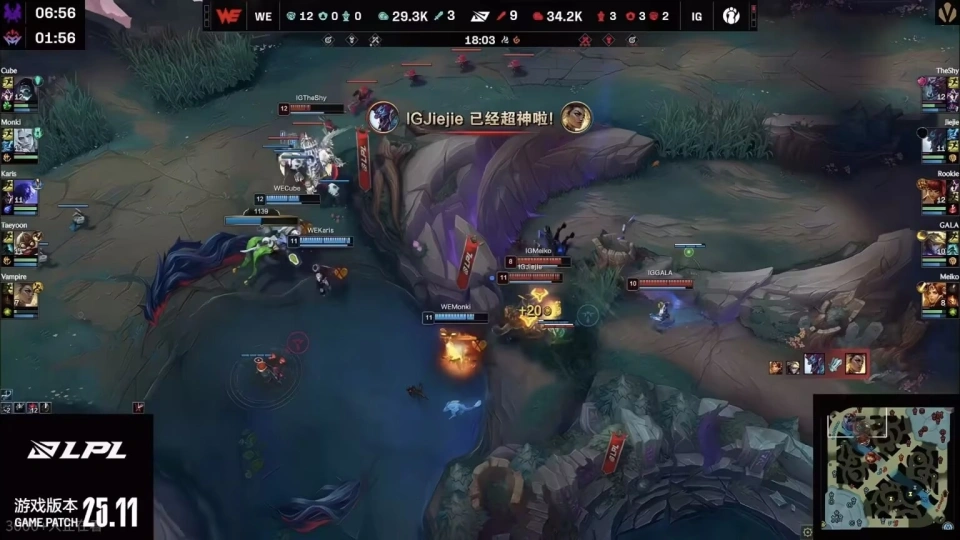960x540 pixels.
Task: Click Karis's champion portrait
Action: tap(25, 192)
